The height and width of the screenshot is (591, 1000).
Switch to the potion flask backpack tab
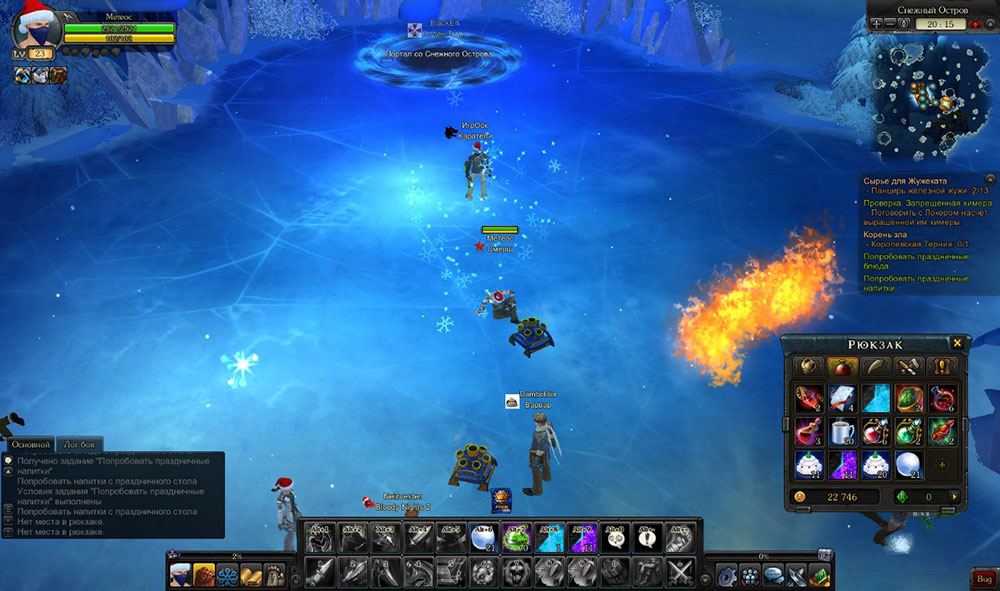point(840,367)
